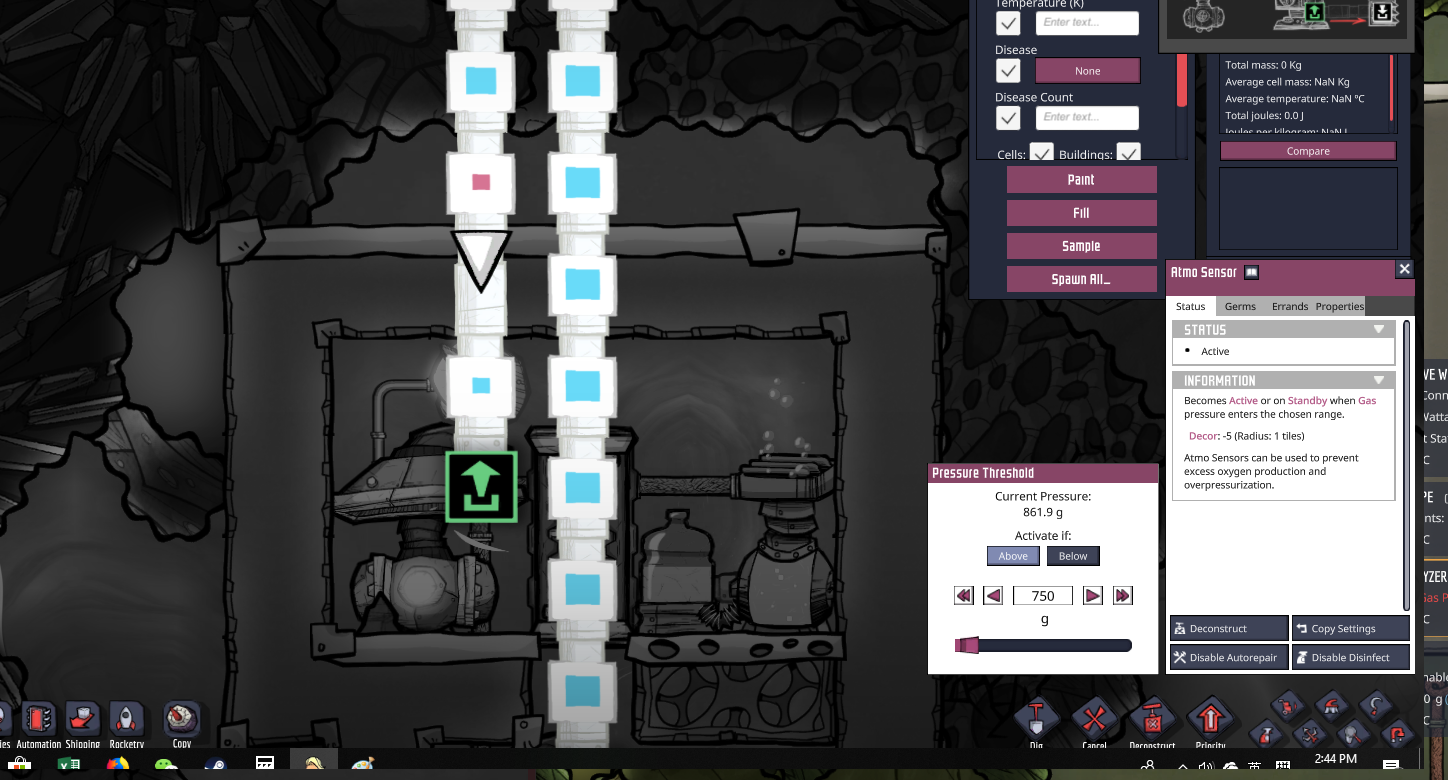Activate the Deconstruct tool

[x=1152, y=718]
